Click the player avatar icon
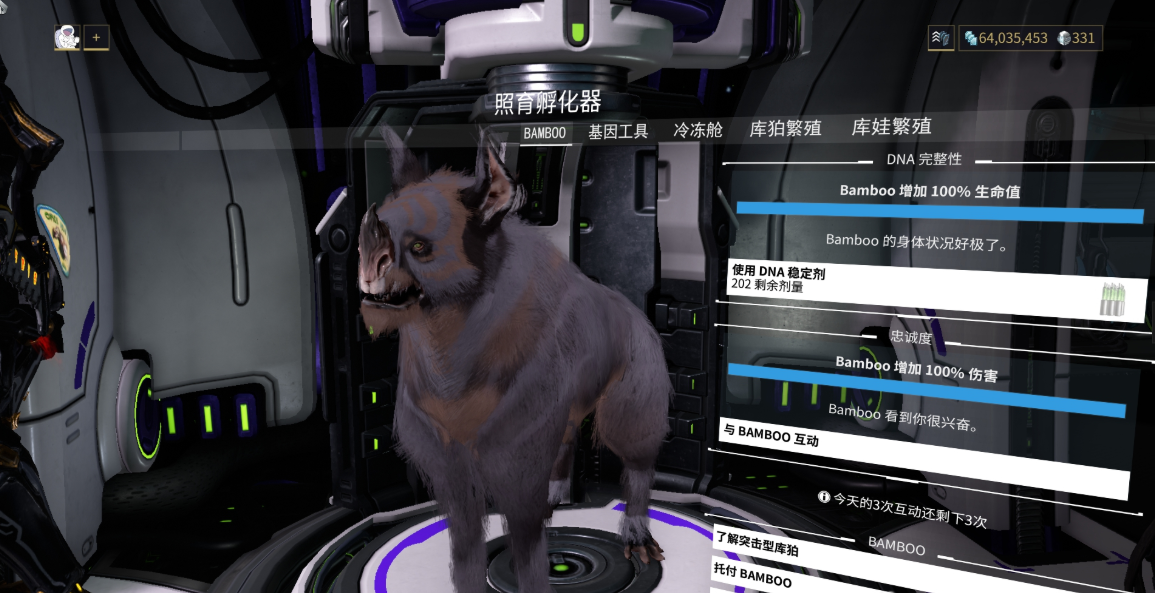The height and width of the screenshot is (593, 1155). pos(68,37)
